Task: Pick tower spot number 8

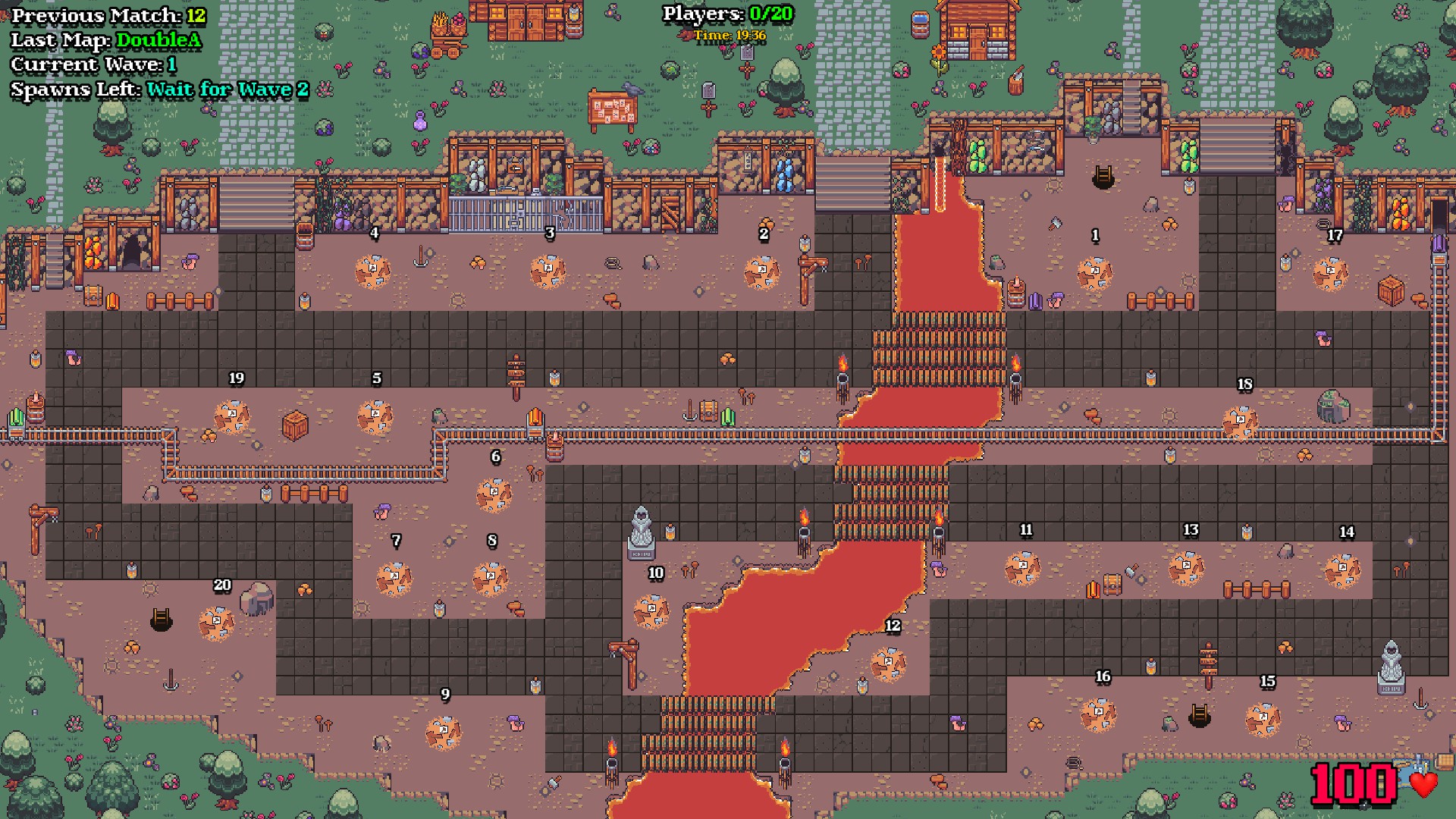Action: [x=491, y=579]
